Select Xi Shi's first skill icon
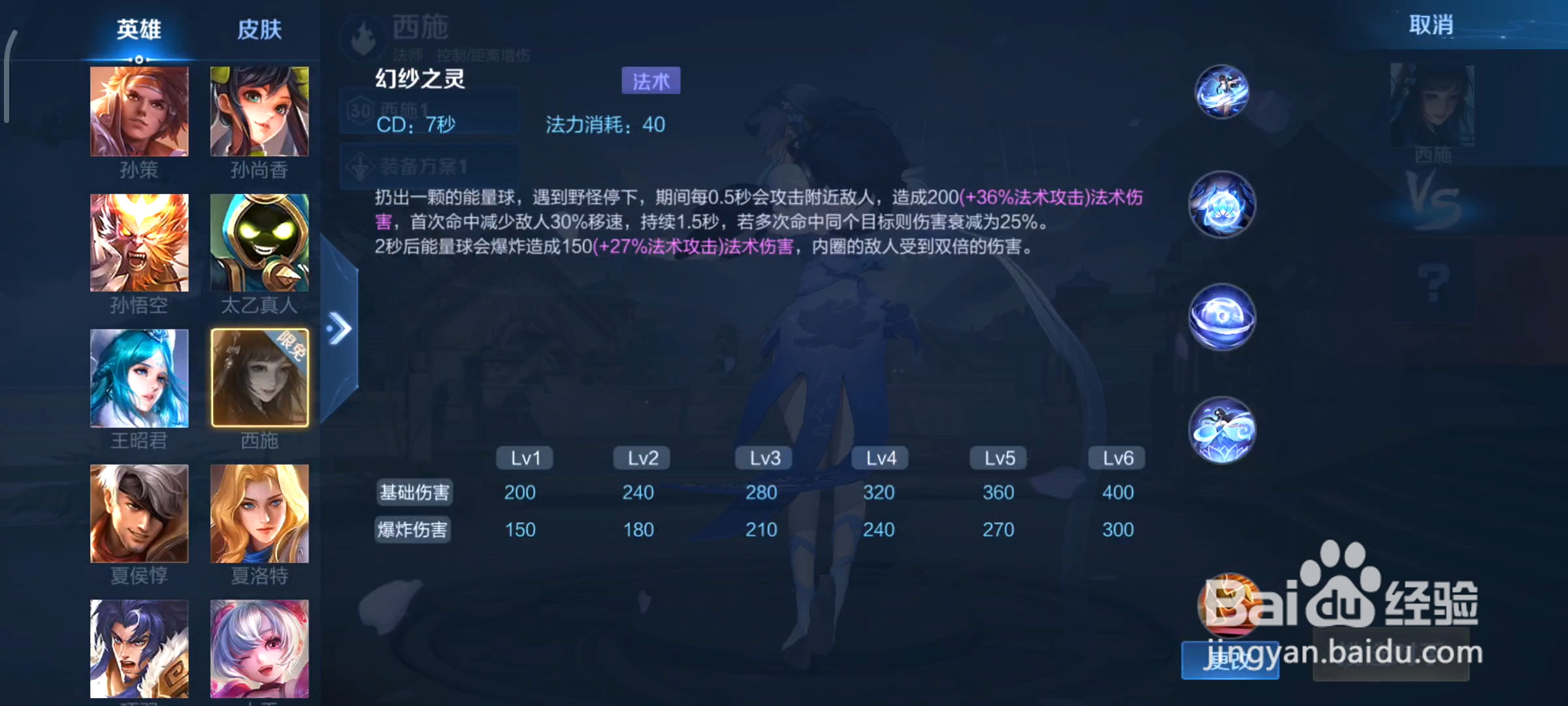Image resolution: width=1568 pixels, height=706 pixels. (x=1221, y=93)
